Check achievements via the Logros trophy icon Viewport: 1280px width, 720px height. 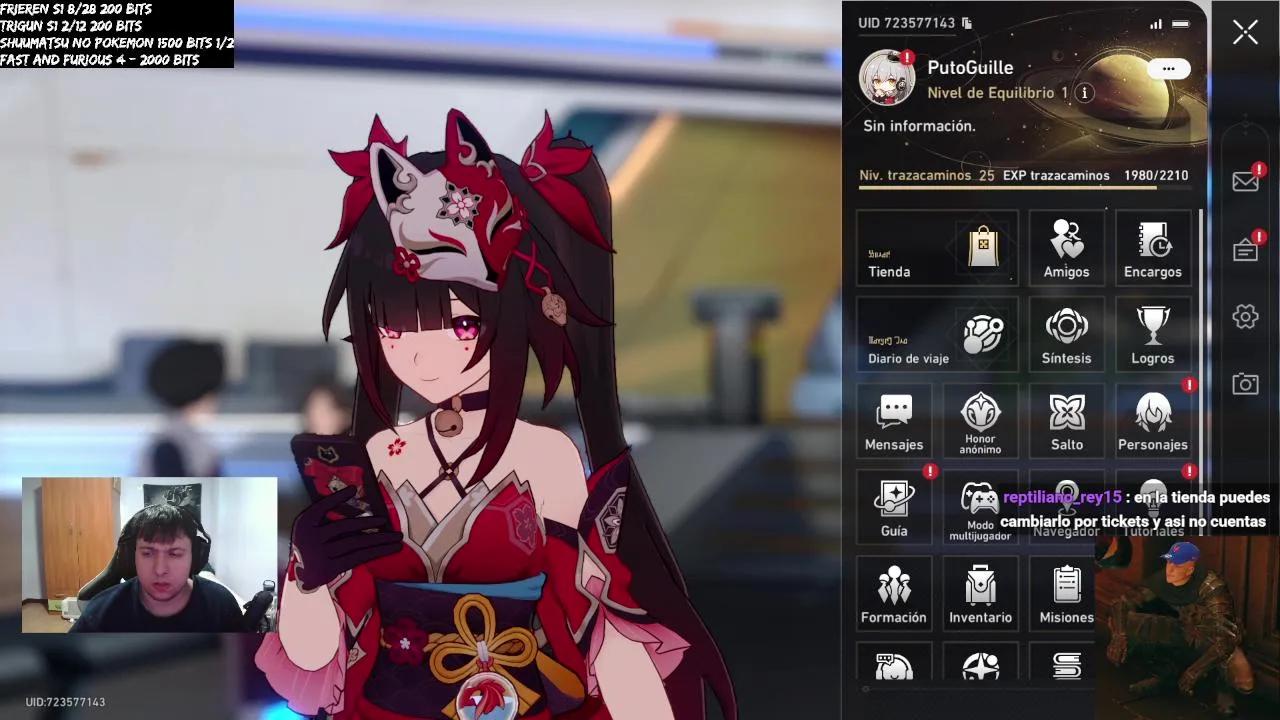[1153, 335]
